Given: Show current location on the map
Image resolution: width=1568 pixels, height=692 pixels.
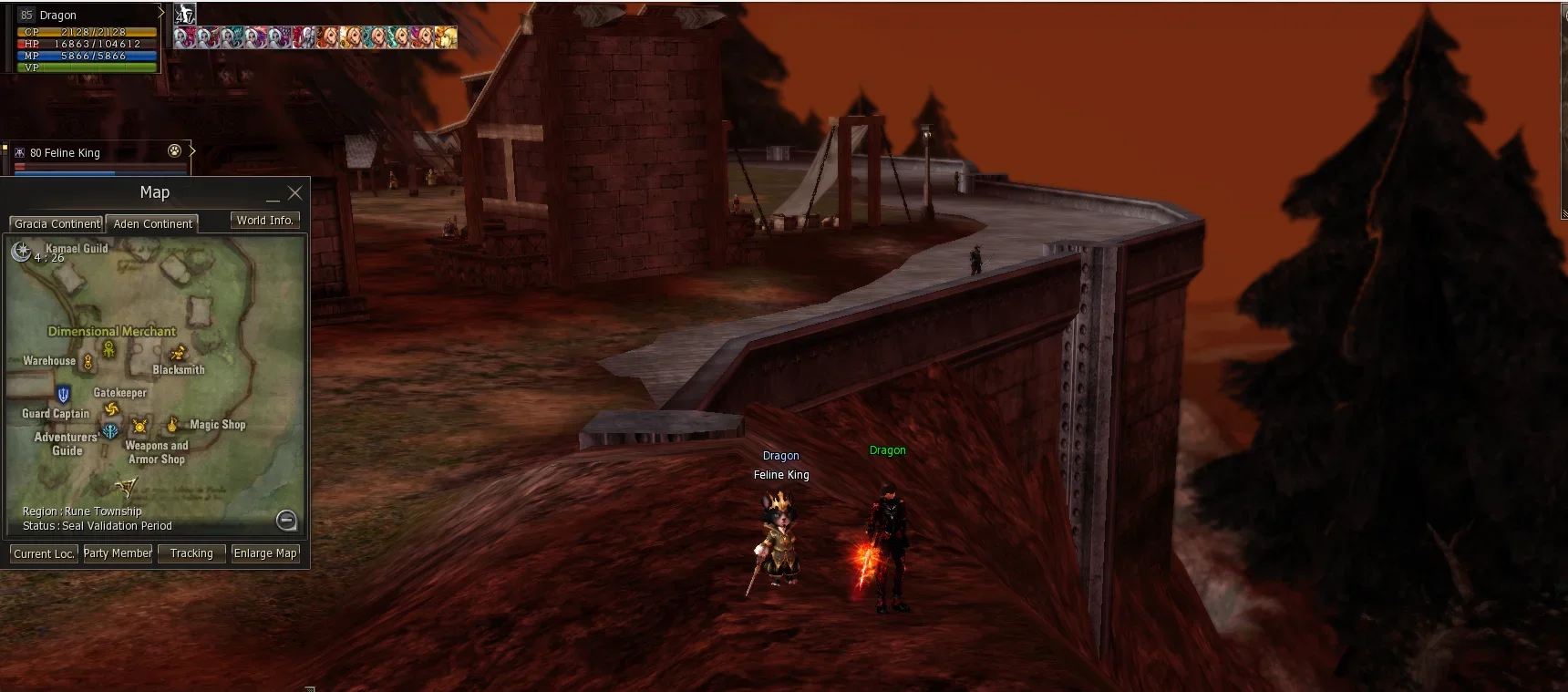Looking at the screenshot, I should [x=44, y=553].
